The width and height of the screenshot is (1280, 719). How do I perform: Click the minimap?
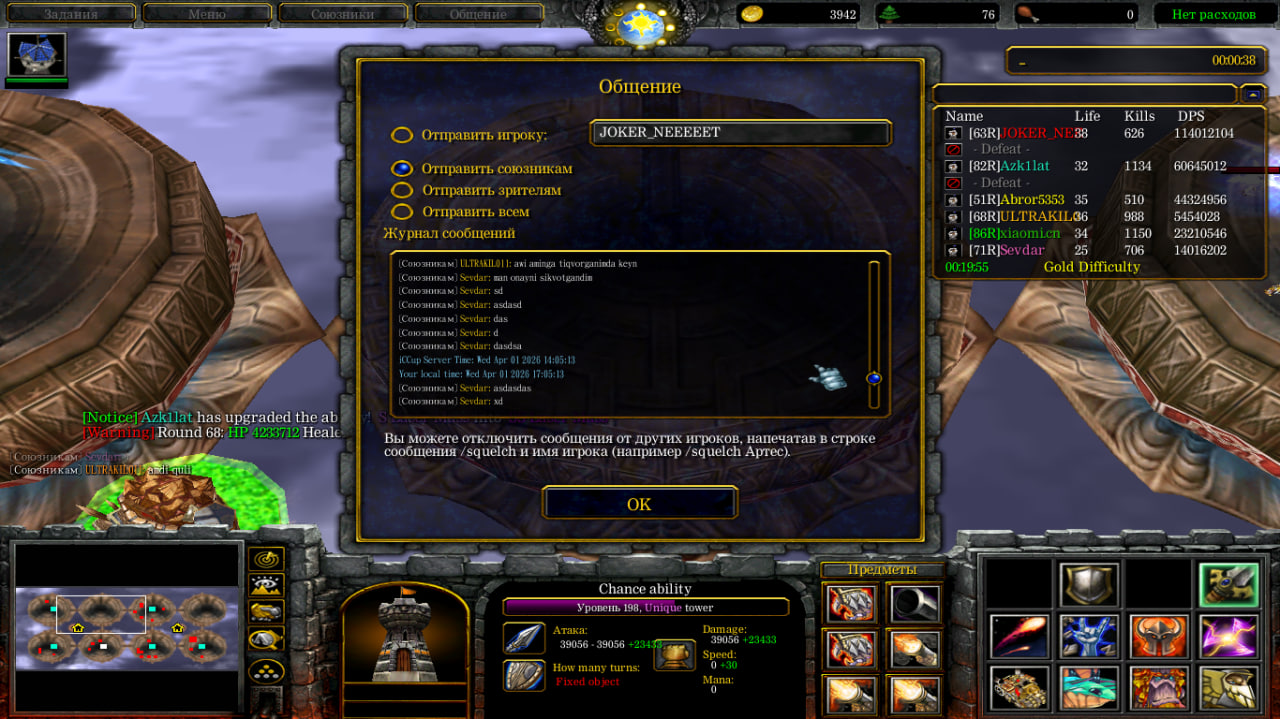(x=127, y=628)
